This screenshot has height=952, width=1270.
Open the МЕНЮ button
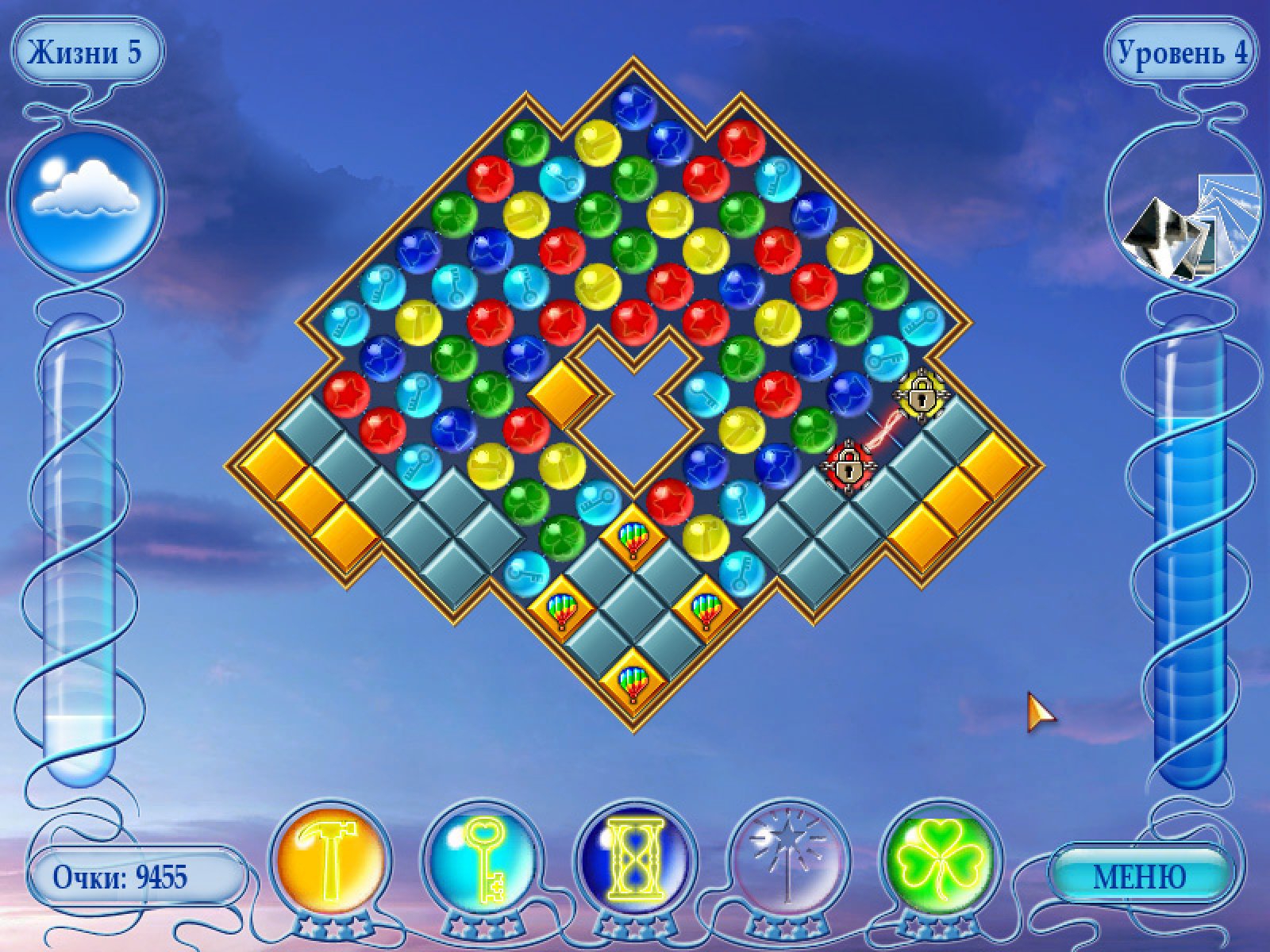click(1140, 877)
